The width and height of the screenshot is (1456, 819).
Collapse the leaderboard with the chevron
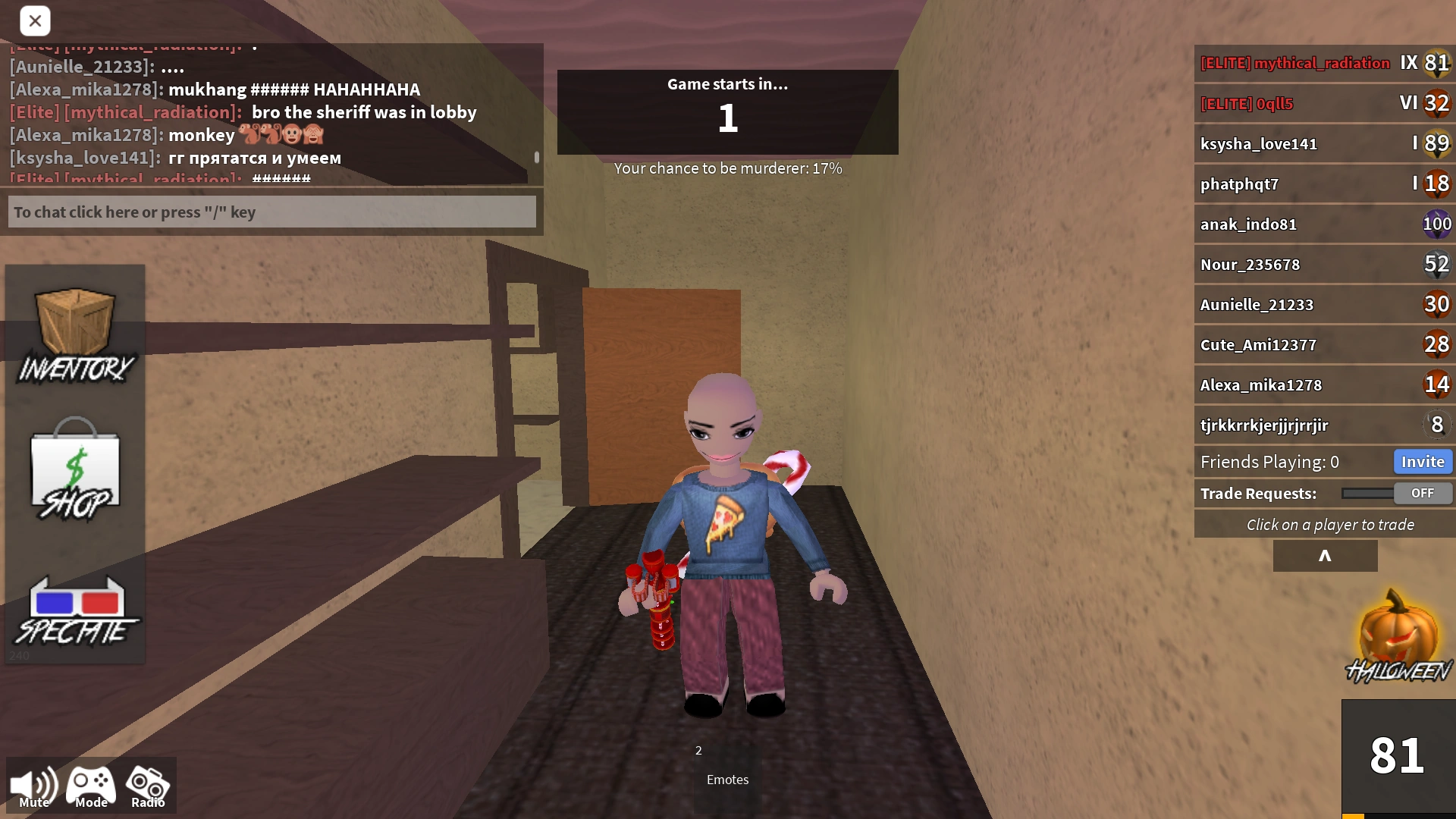pyautogui.click(x=1326, y=556)
